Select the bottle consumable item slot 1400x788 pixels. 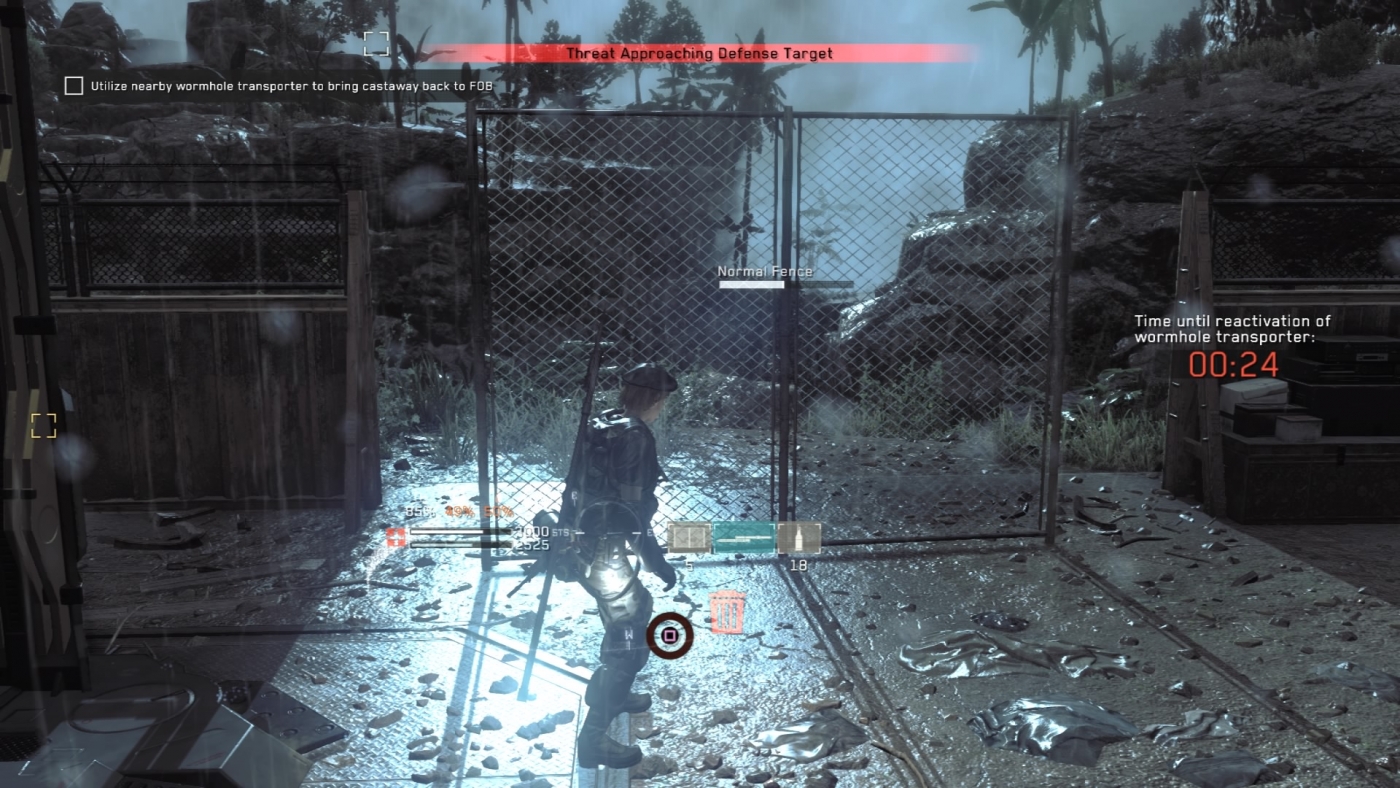click(798, 537)
